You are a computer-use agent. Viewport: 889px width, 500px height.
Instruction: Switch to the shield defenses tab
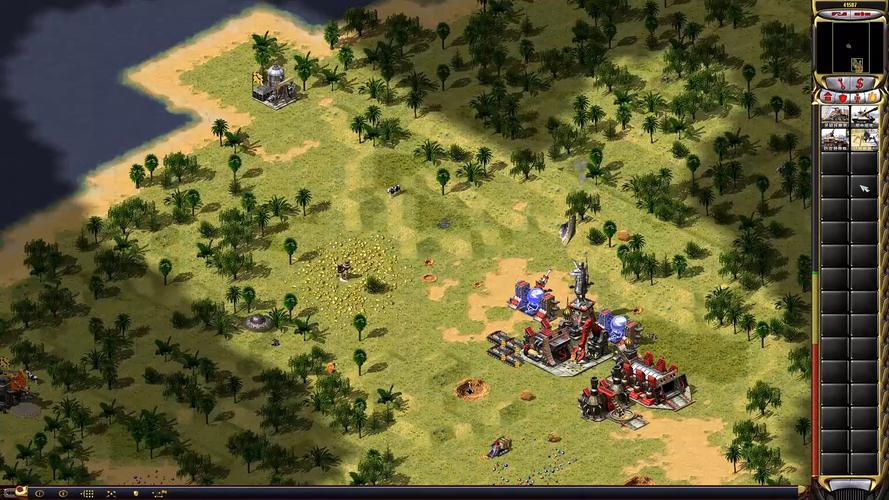(842, 96)
